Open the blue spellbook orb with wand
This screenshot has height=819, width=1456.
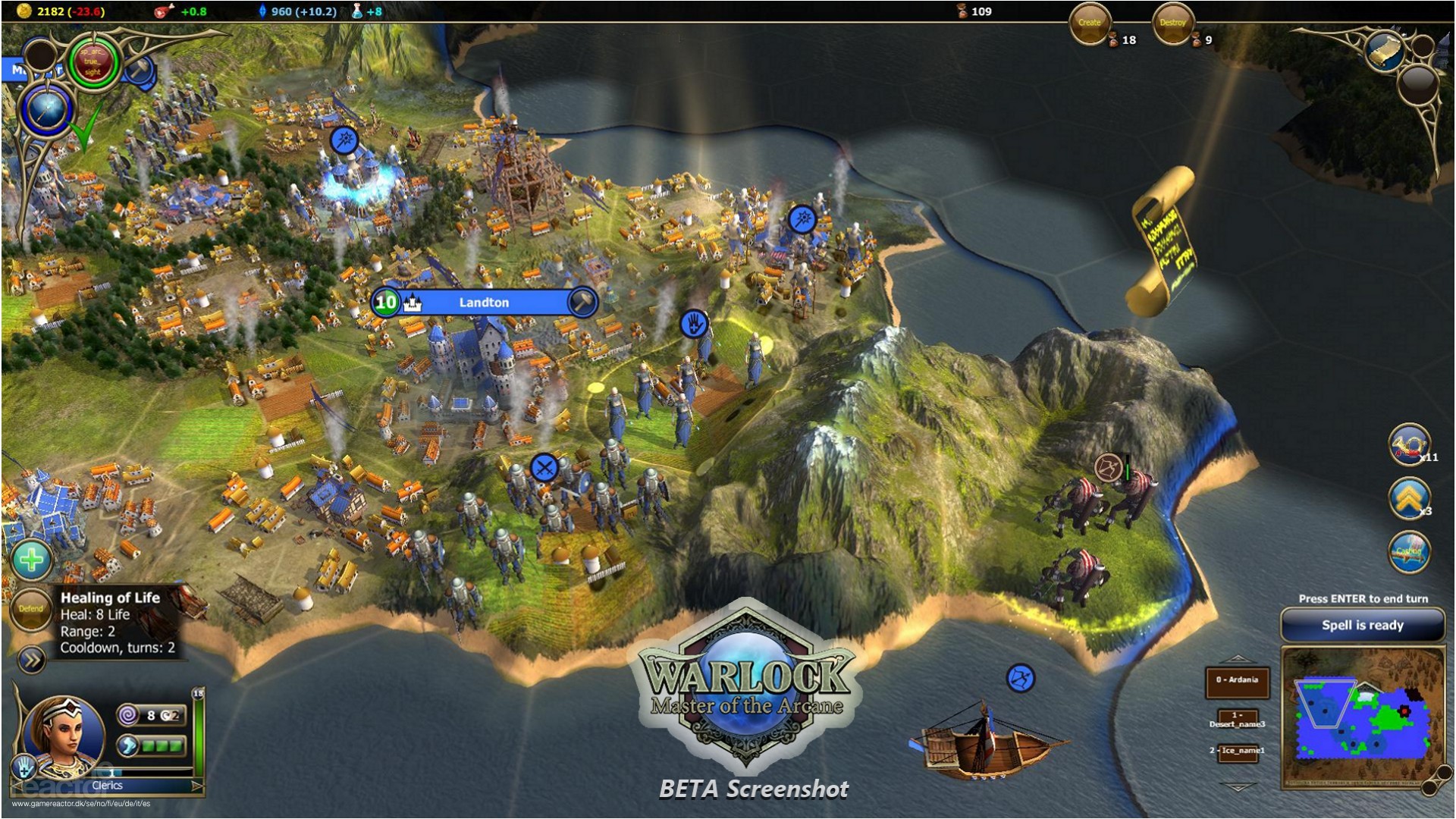click(x=47, y=110)
